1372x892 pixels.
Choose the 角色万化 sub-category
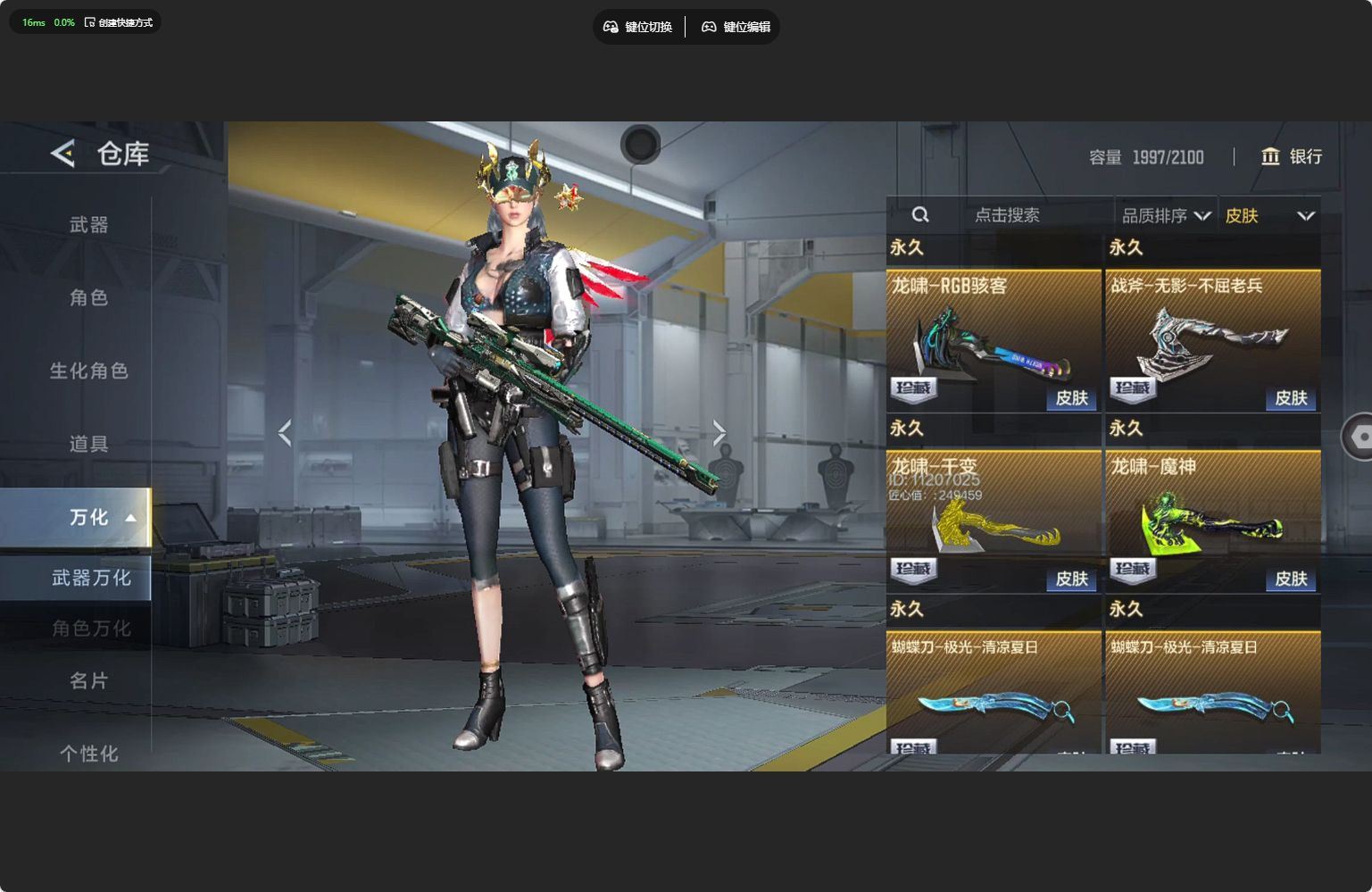pos(90,629)
